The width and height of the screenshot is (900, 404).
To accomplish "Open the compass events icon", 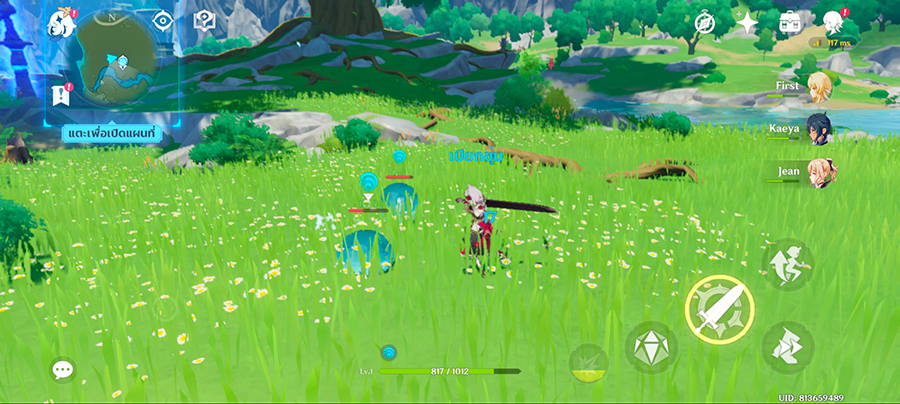I will point(707,21).
